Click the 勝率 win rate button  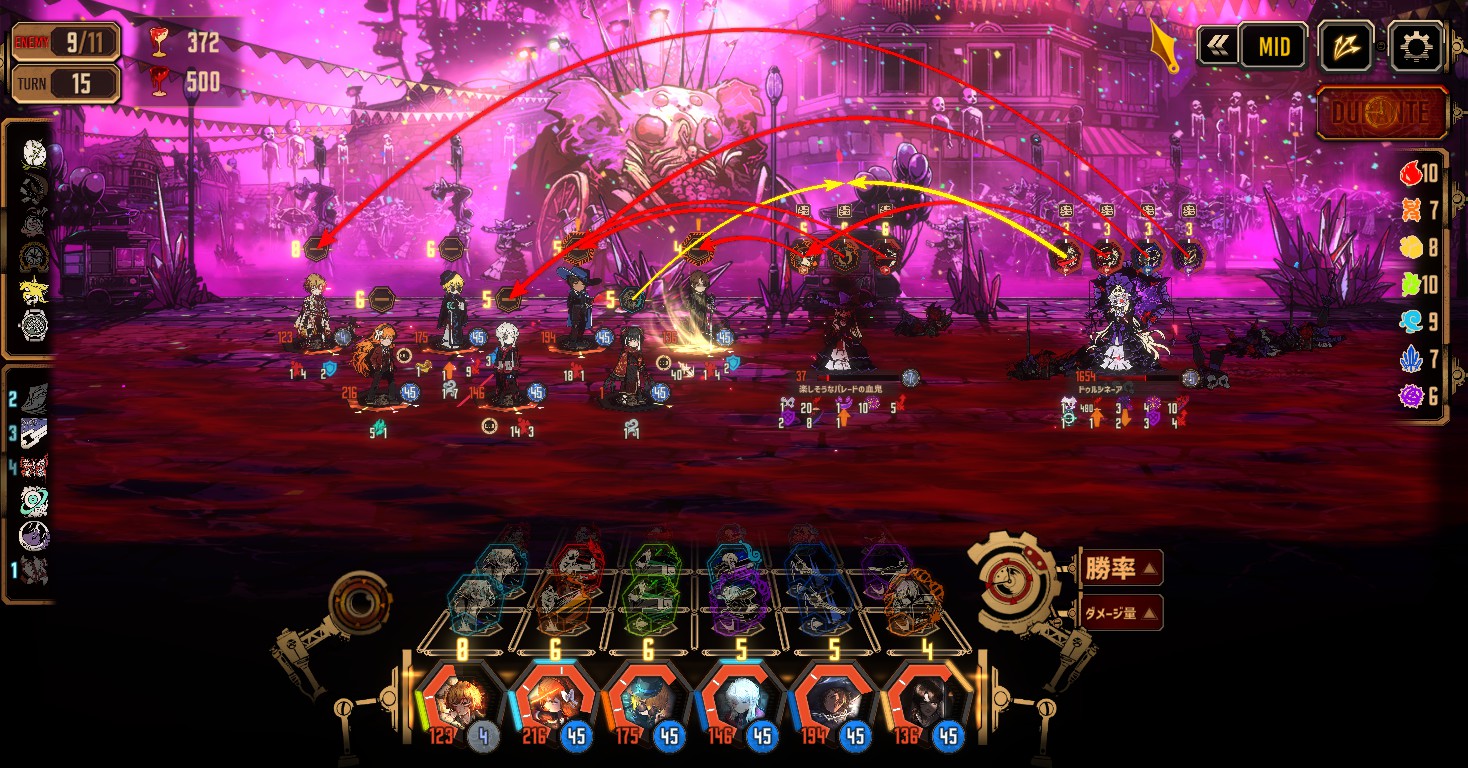[x=1121, y=569]
